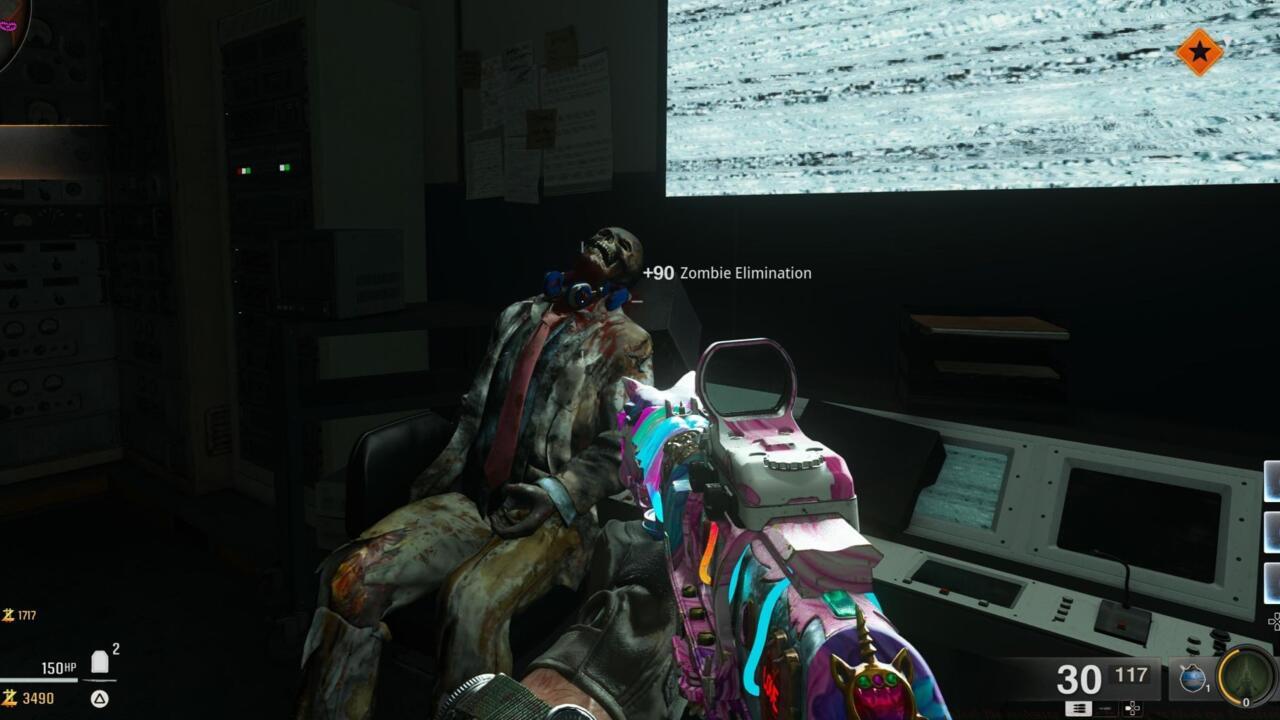Viewport: 1280px width, 720px height.
Task: Click the loaded ammo count 30
Action: (1077, 676)
